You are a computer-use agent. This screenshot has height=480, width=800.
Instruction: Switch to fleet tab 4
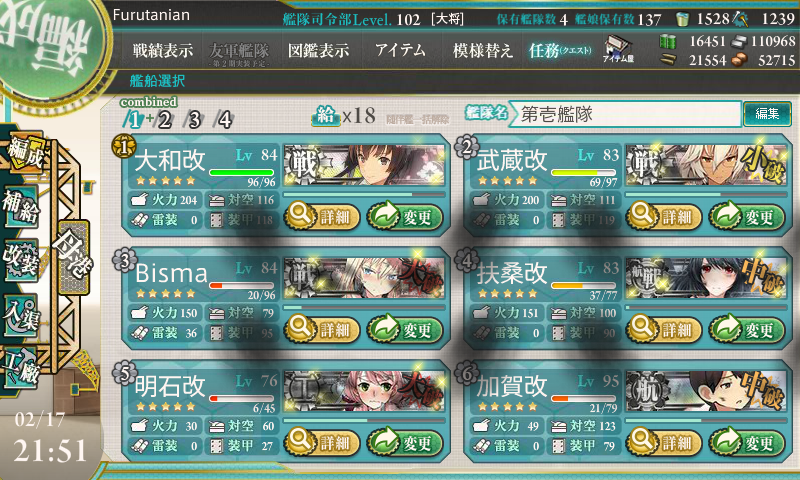click(225, 120)
